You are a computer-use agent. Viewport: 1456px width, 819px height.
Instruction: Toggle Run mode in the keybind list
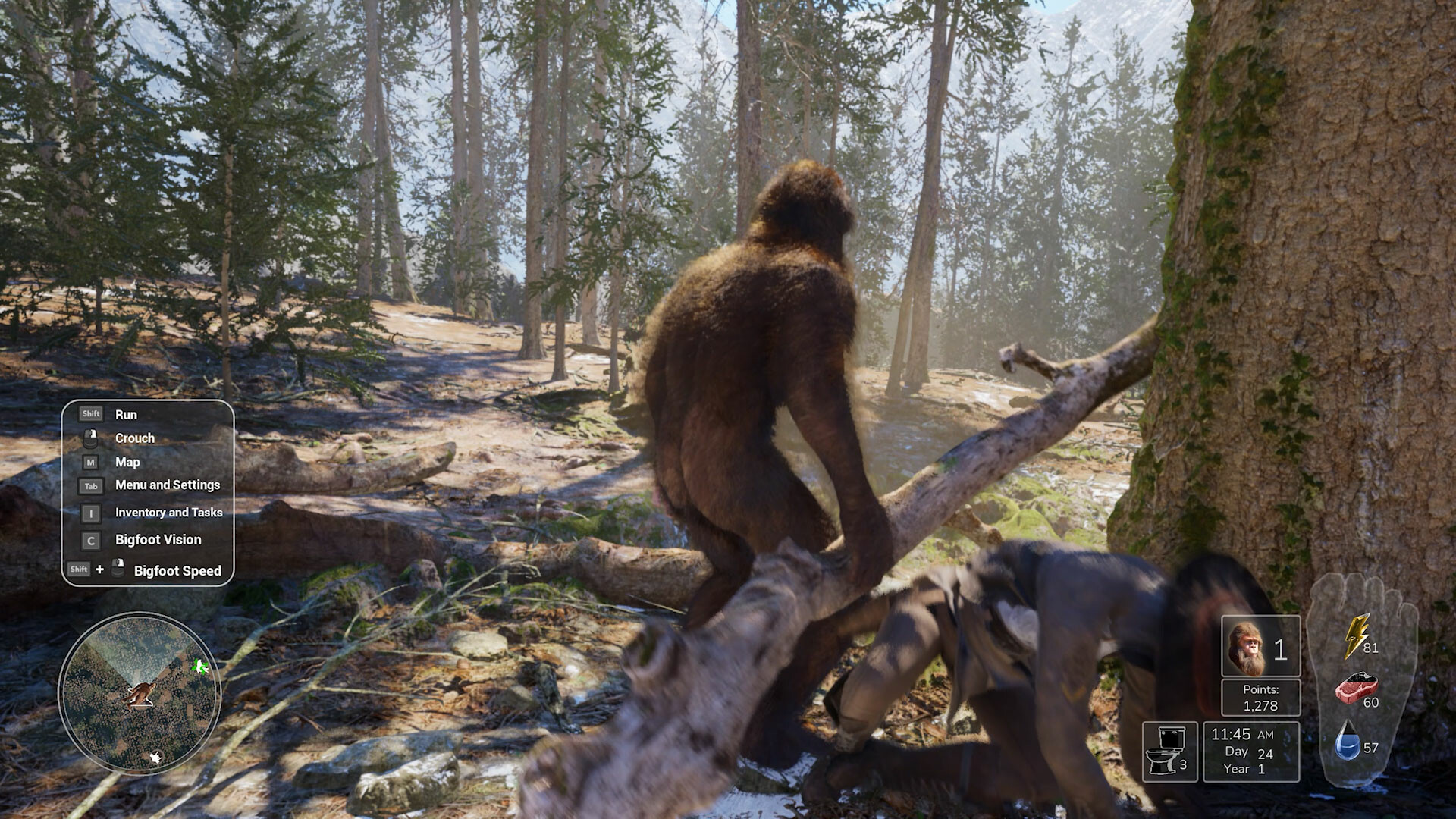click(127, 414)
